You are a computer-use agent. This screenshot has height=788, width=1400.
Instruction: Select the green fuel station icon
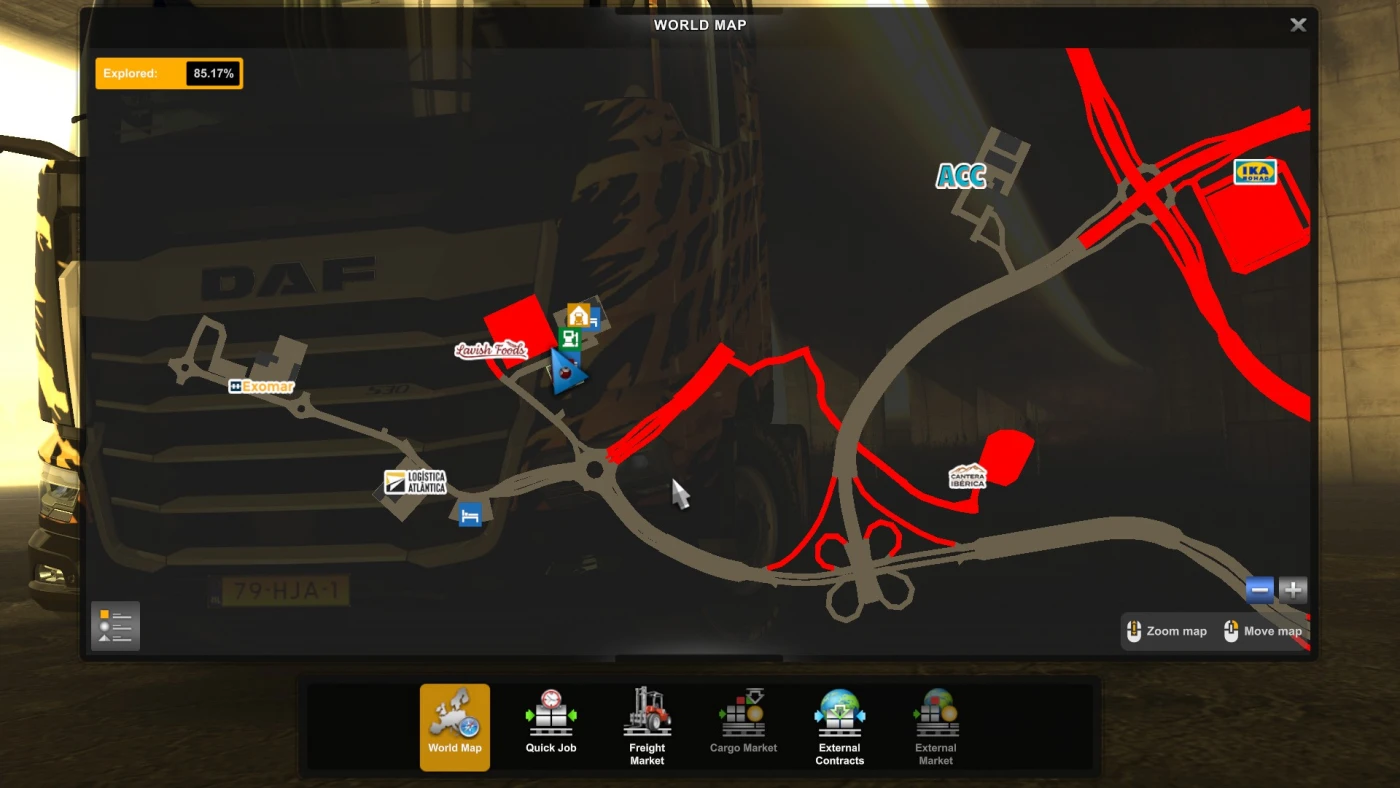(x=571, y=338)
